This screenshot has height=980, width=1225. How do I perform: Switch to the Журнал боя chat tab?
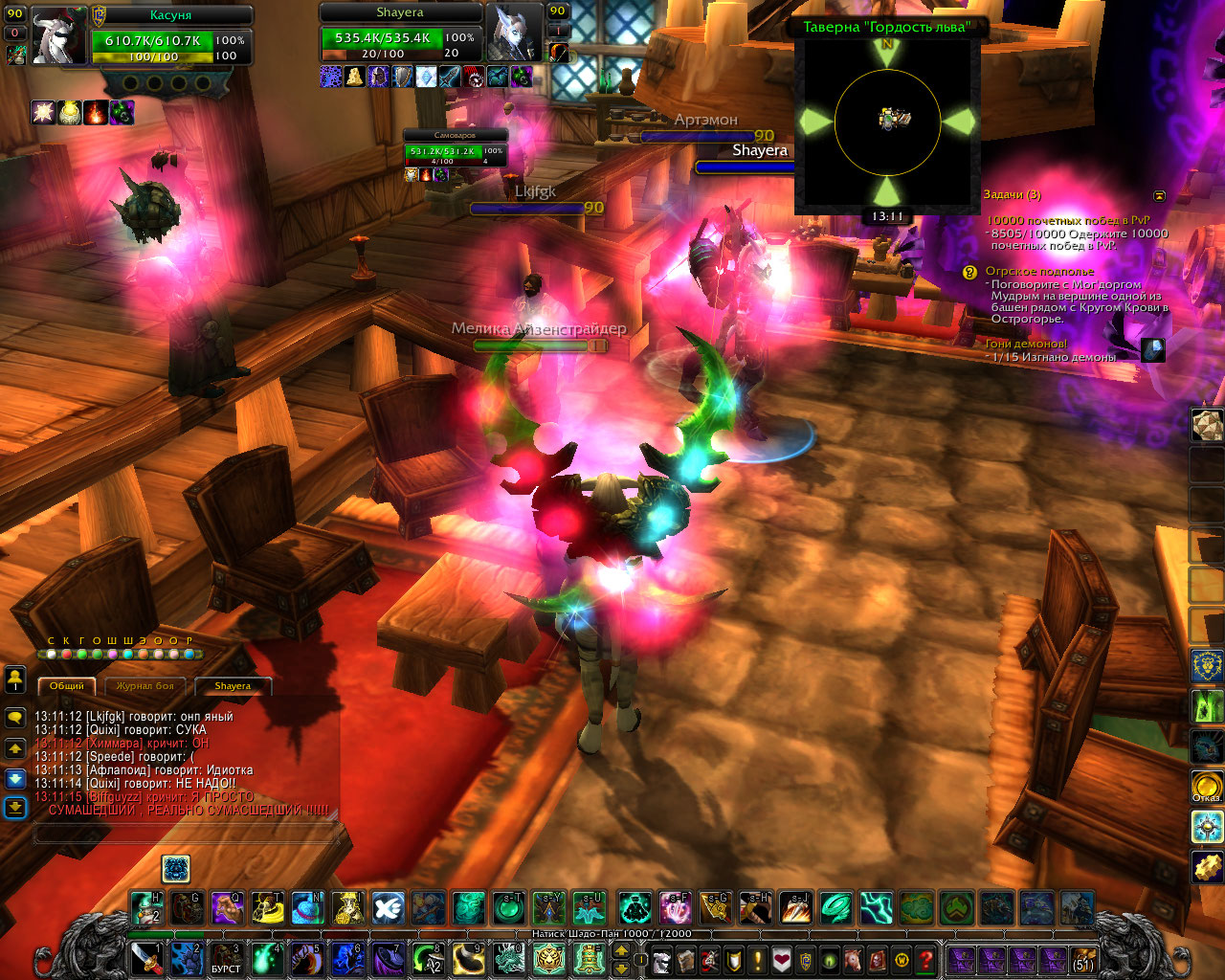click(x=145, y=685)
